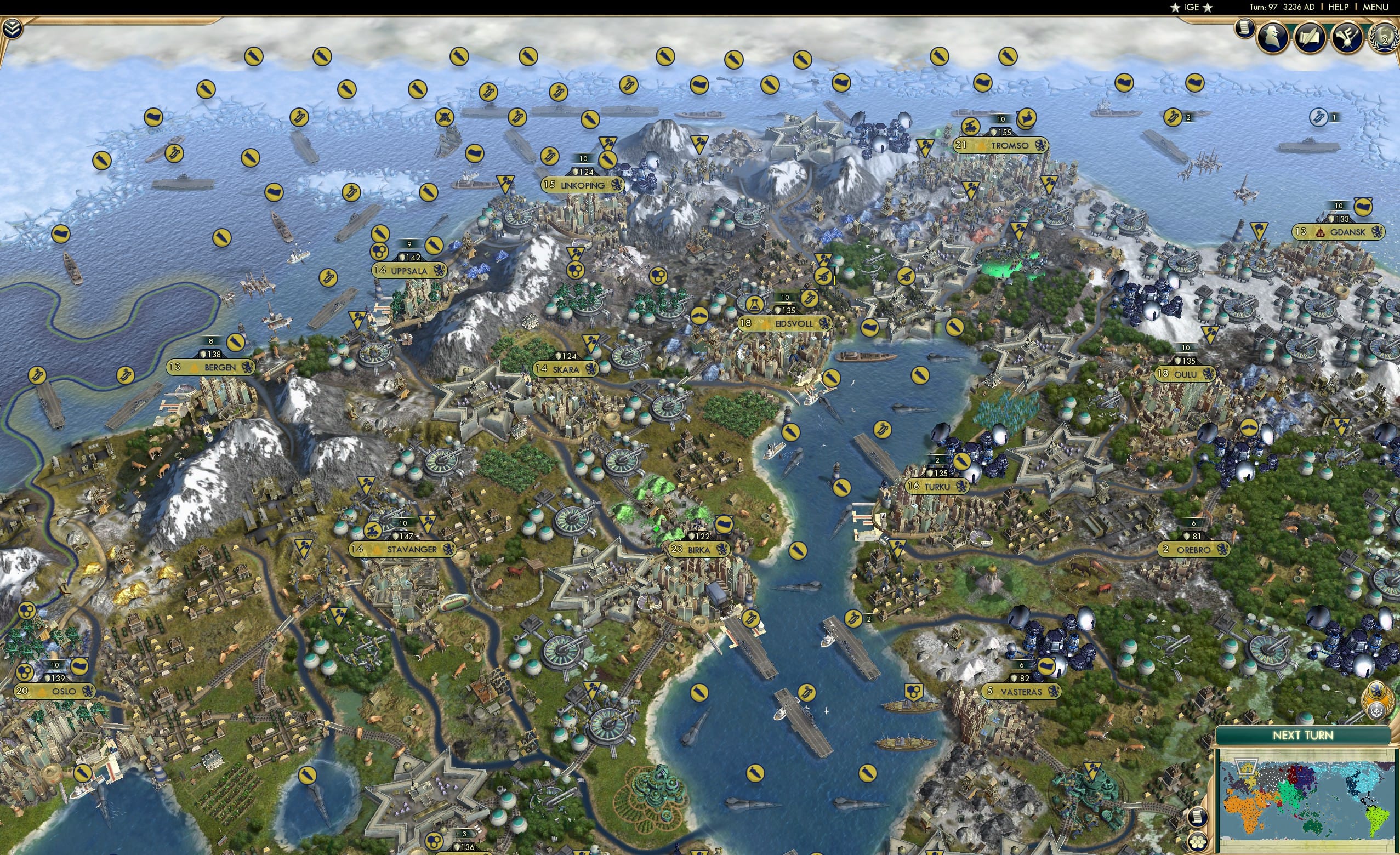Collapse notifications using the double-chevron at top-left
Screen dimensions: 1400x855
click(13, 29)
